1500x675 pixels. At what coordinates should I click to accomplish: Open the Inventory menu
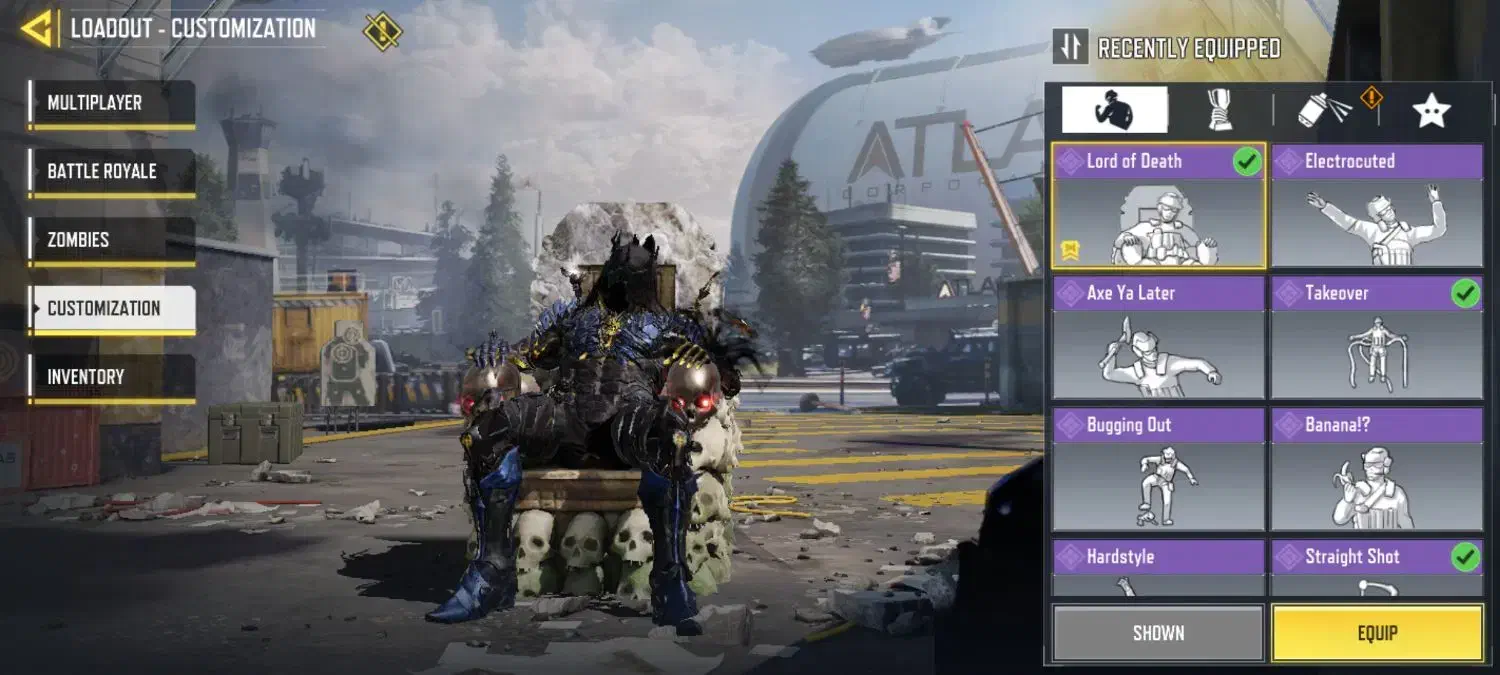111,378
